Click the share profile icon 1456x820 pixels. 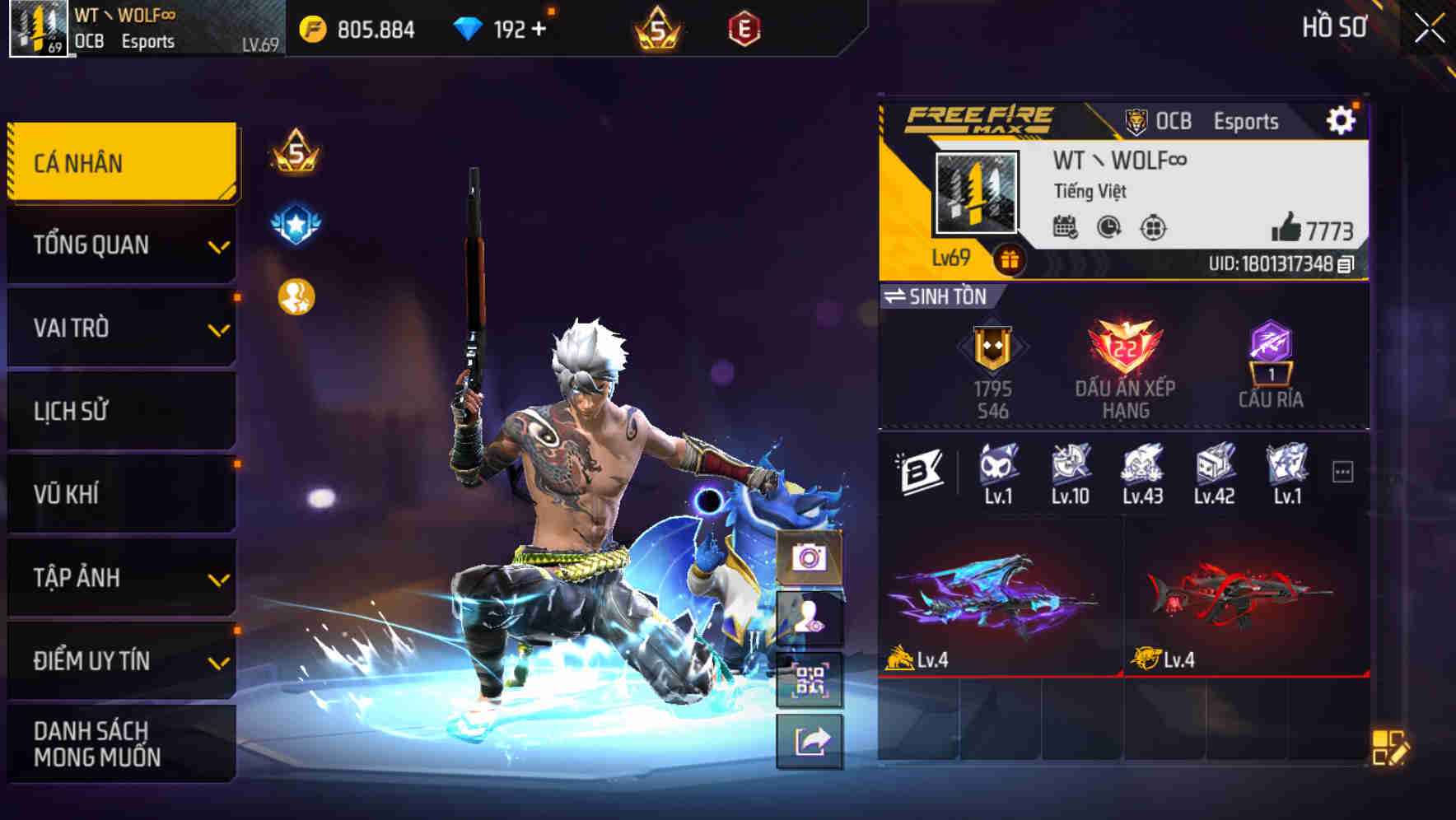[810, 741]
